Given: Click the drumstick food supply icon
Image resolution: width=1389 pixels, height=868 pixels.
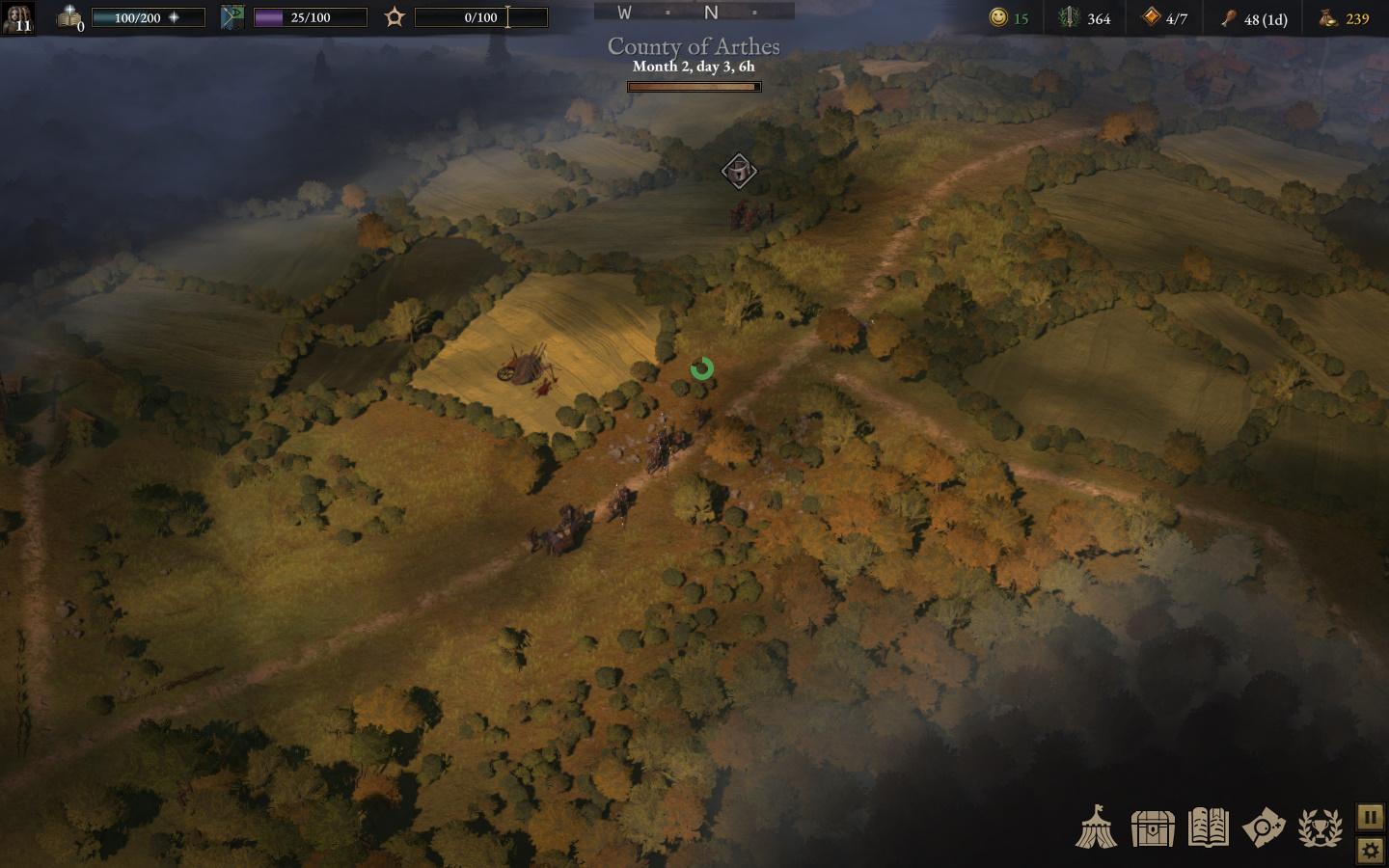Looking at the screenshot, I should tap(1228, 17).
